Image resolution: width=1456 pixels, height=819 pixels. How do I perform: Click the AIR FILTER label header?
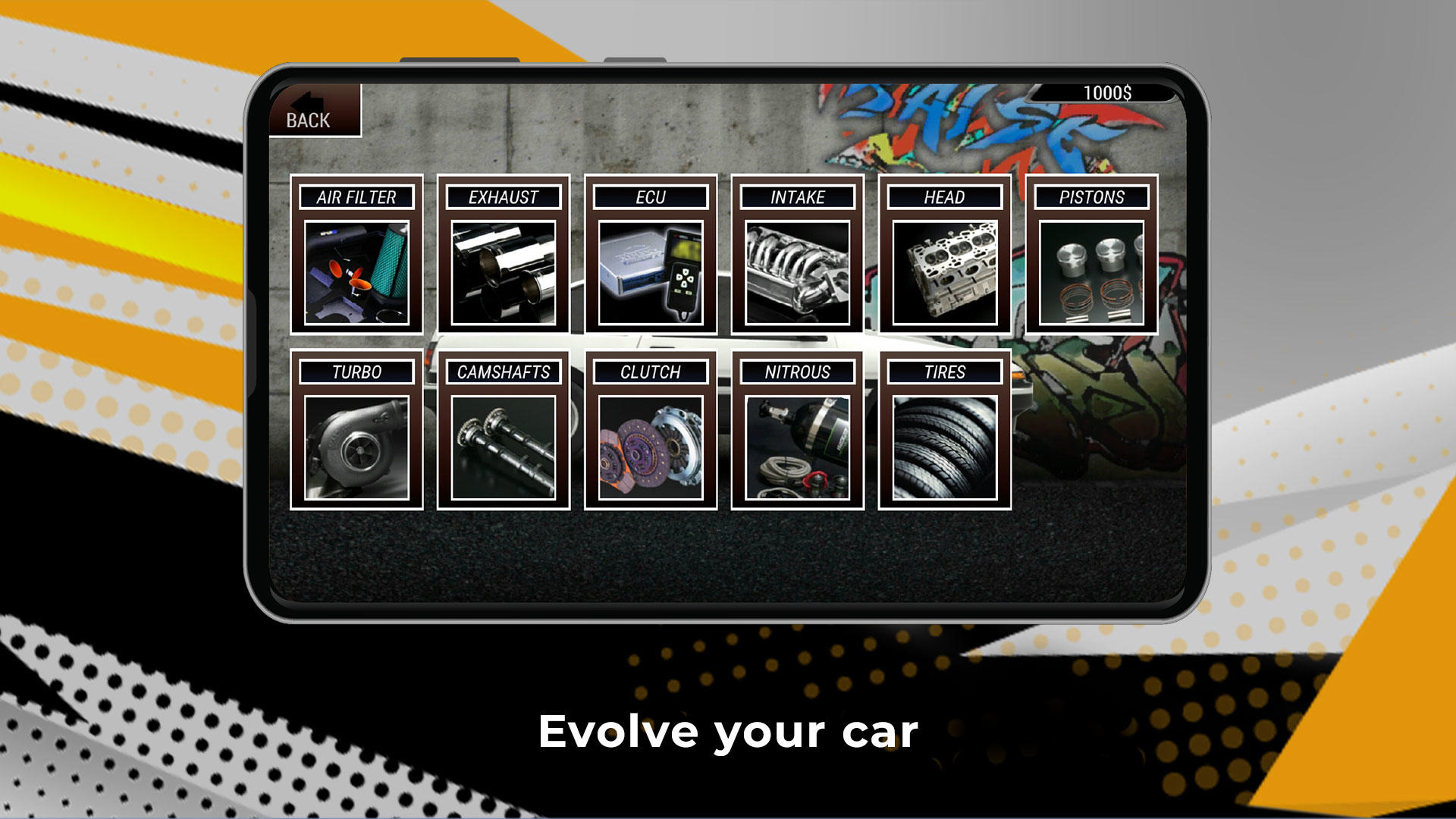(x=356, y=198)
